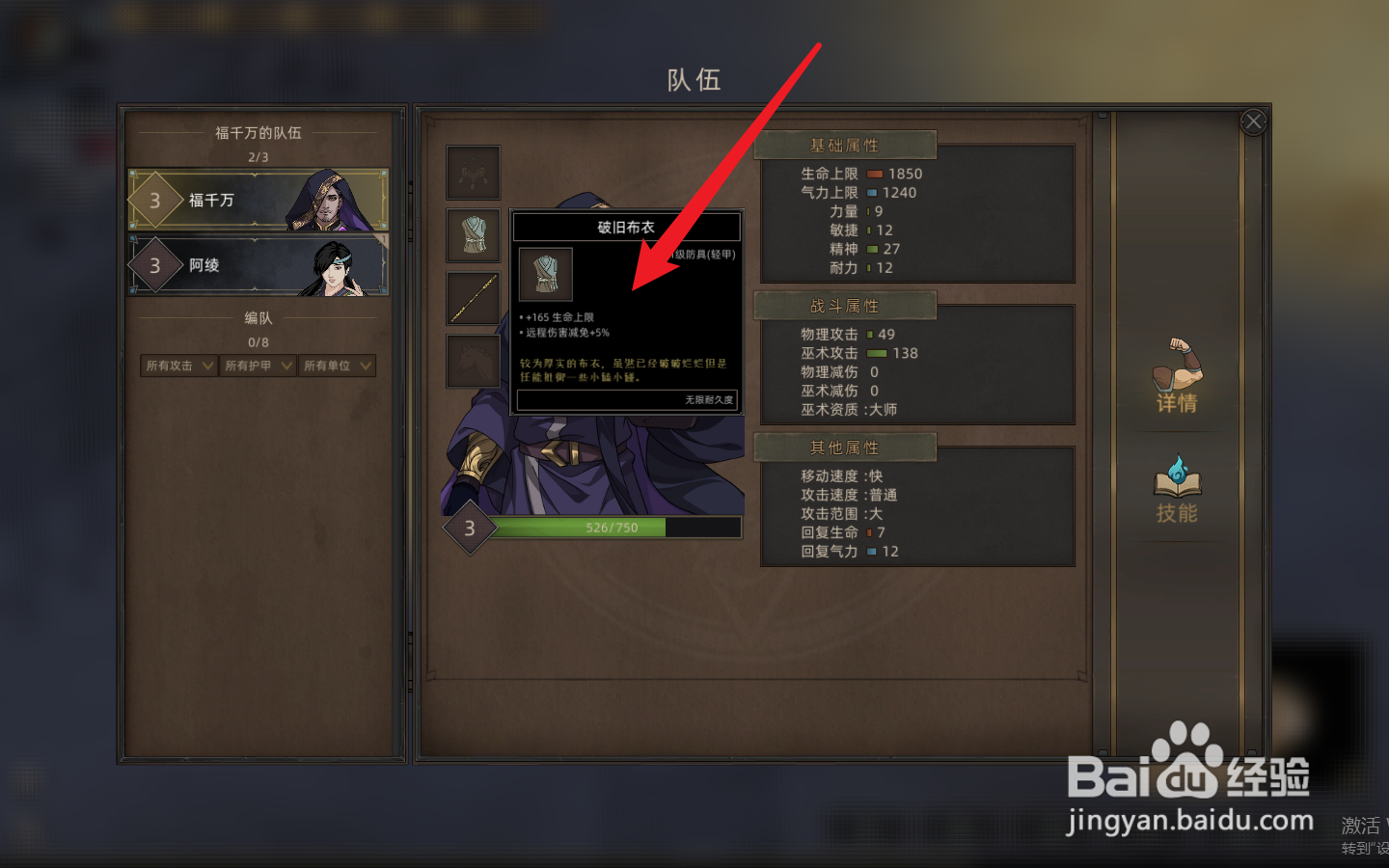Image resolution: width=1389 pixels, height=868 pixels.
Task: Open the 详情 character details panel
Action: pyautogui.click(x=1177, y=376)
